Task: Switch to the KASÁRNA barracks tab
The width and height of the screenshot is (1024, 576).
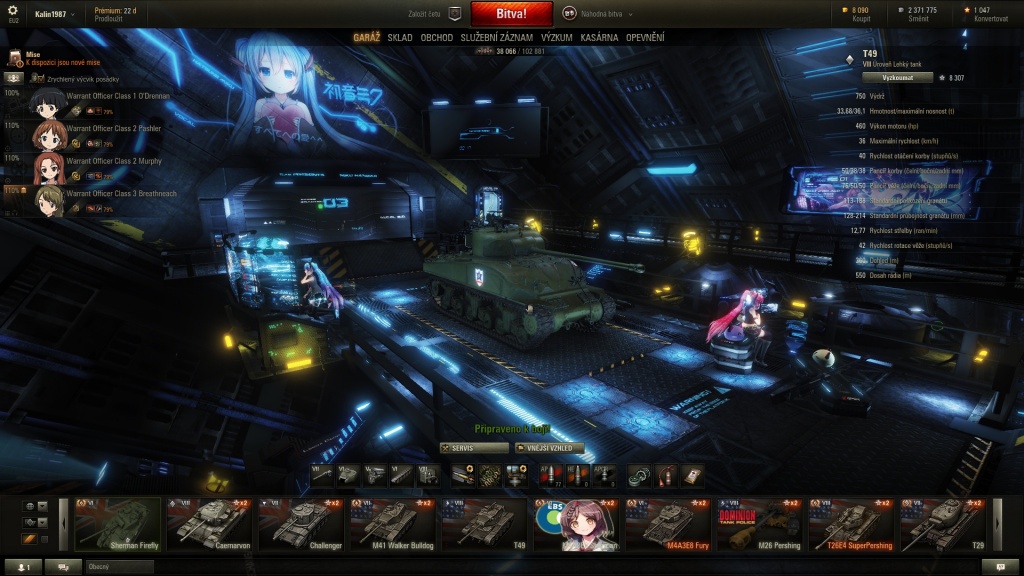Action: (x=600, y=38)
